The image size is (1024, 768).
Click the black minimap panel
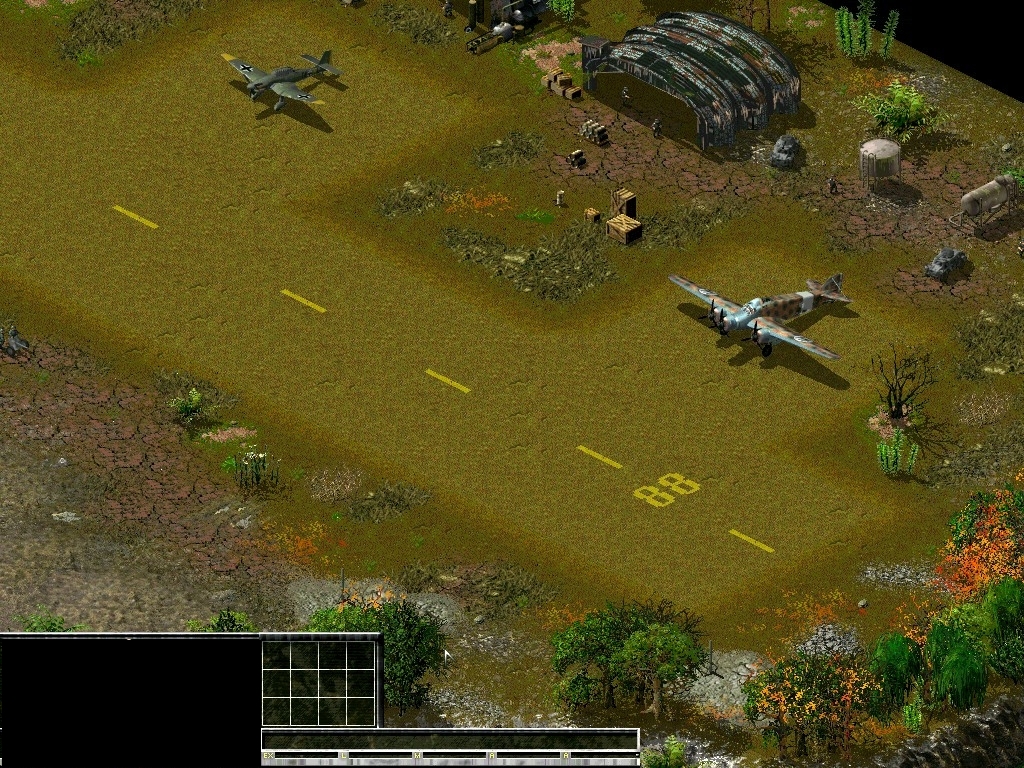pyautogui.click(x=130, y=700)
